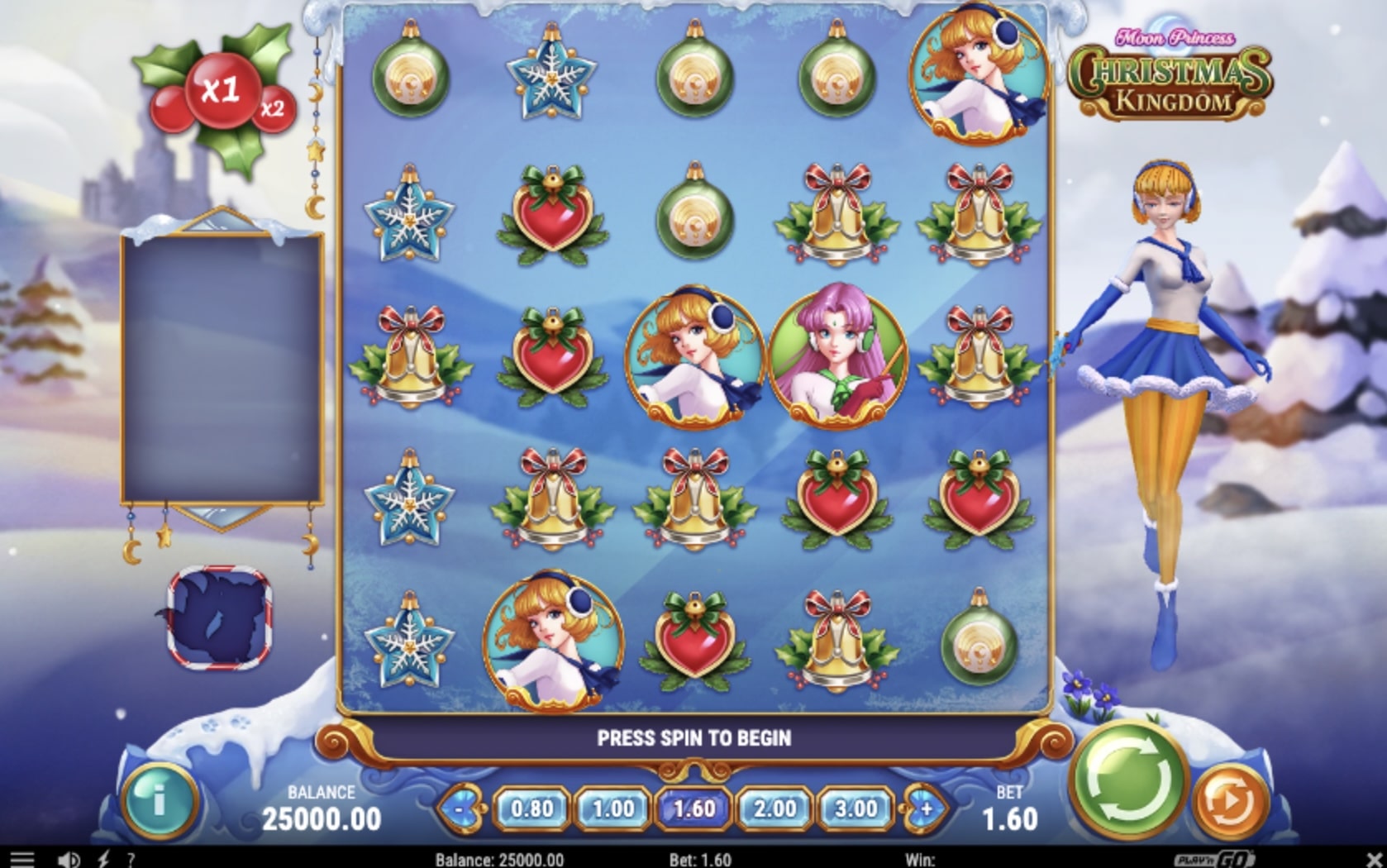
Task: Decrease bet with the minus diamond button
Action: click(x=460, y=810)
